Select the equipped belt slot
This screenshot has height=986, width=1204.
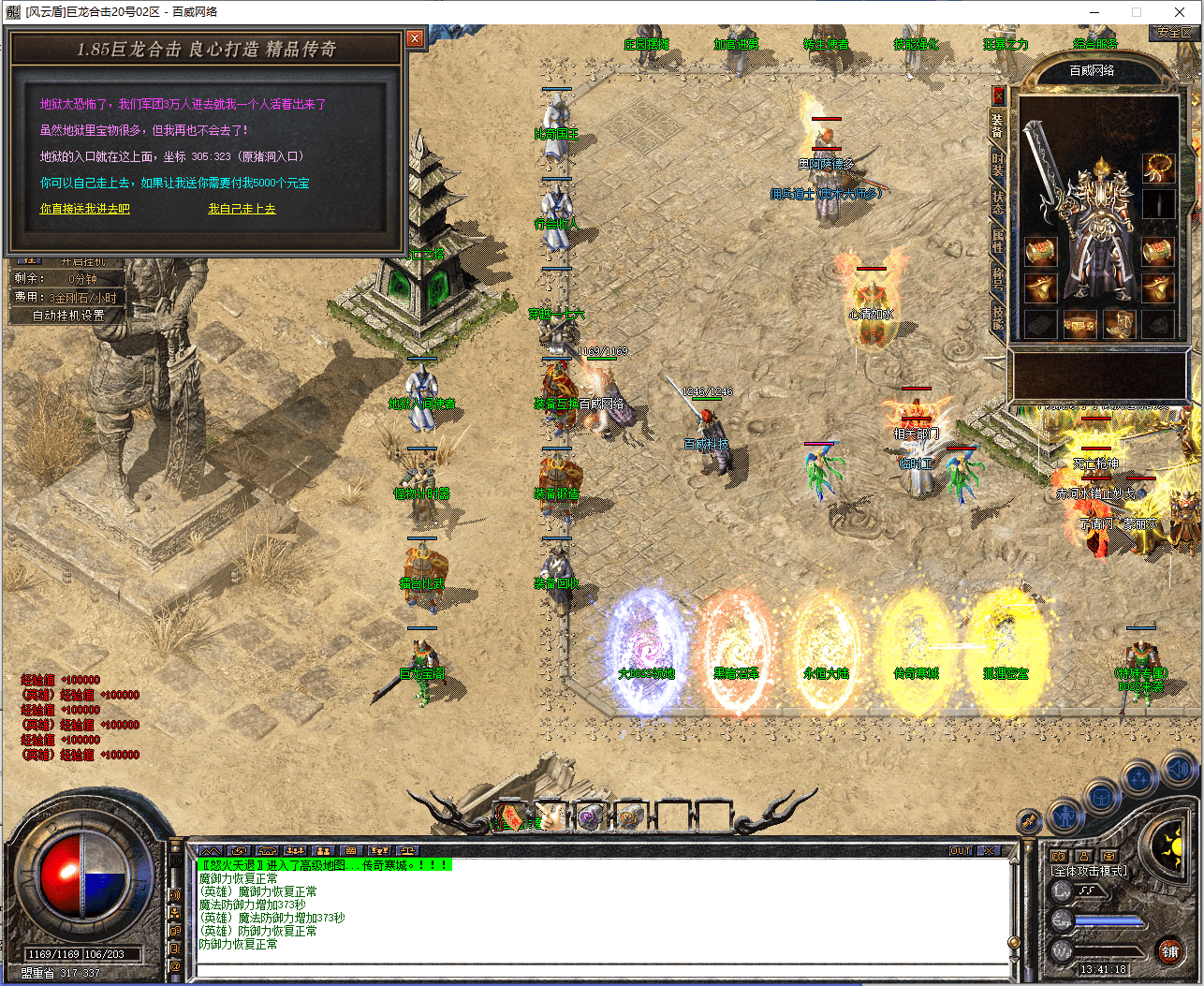point(1079,324)
